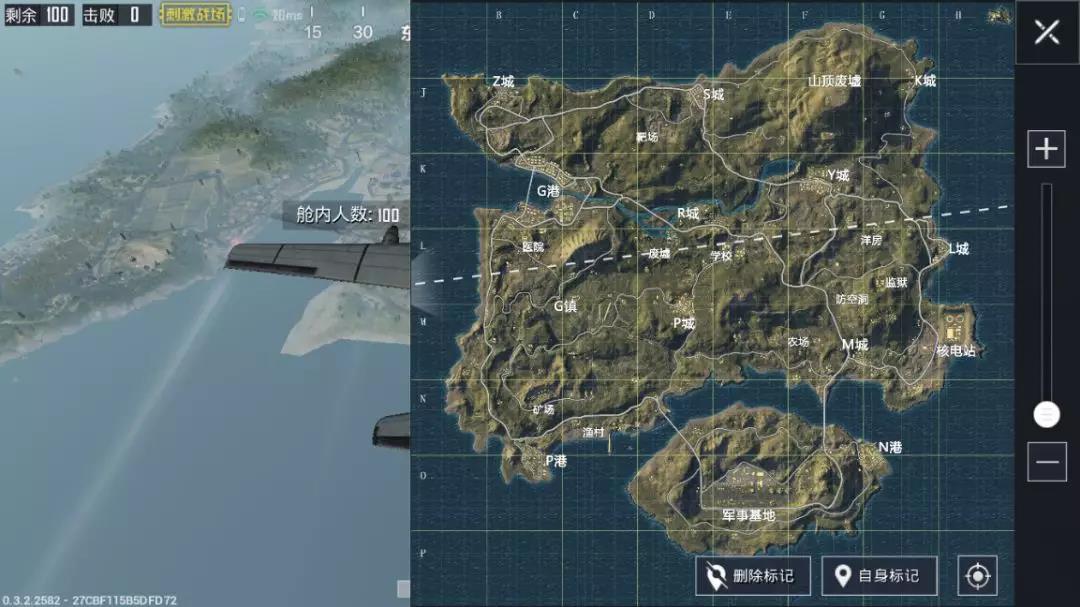This screenshot has width=1080, height=607.
Task: Select the 删除标记 remove marker button
Action: click(x=750, y=576)
